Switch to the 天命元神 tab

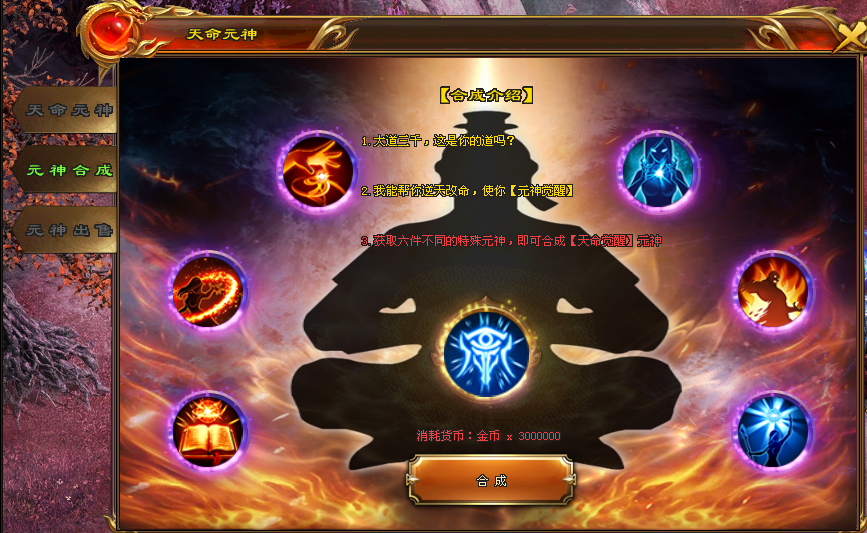point(68,110)
